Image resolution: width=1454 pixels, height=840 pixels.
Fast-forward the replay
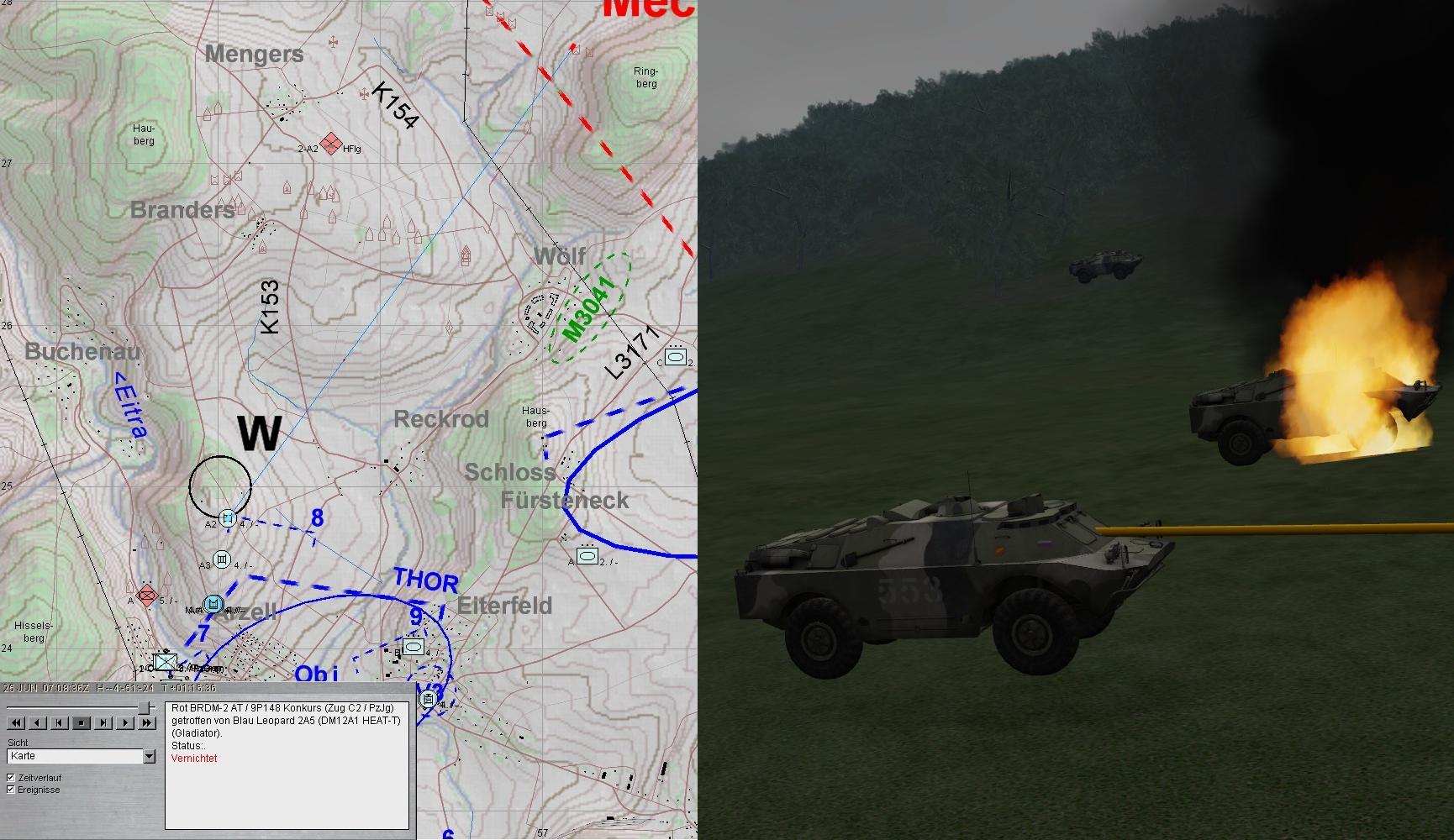pos(146,722)
